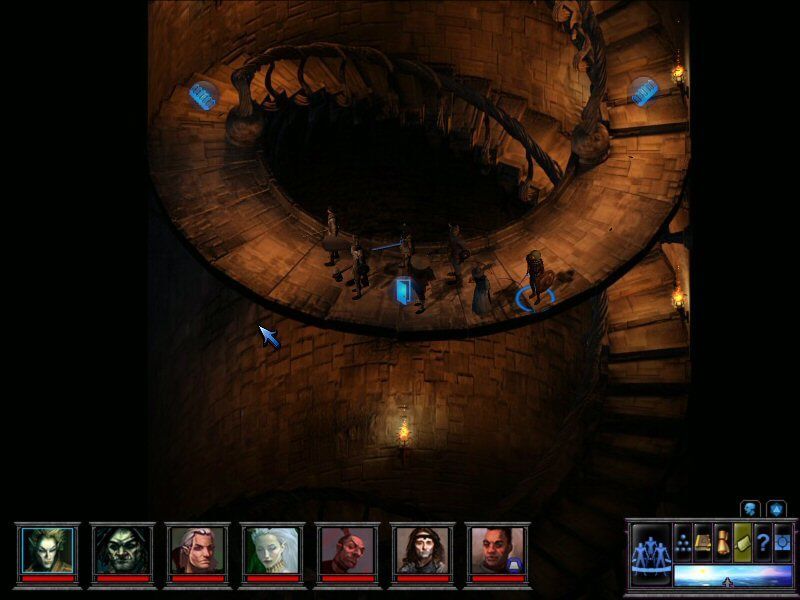This screenshot has width=800, height=600.
Task: Select the long-haired headband man portrait
Action: pos(422,550)
